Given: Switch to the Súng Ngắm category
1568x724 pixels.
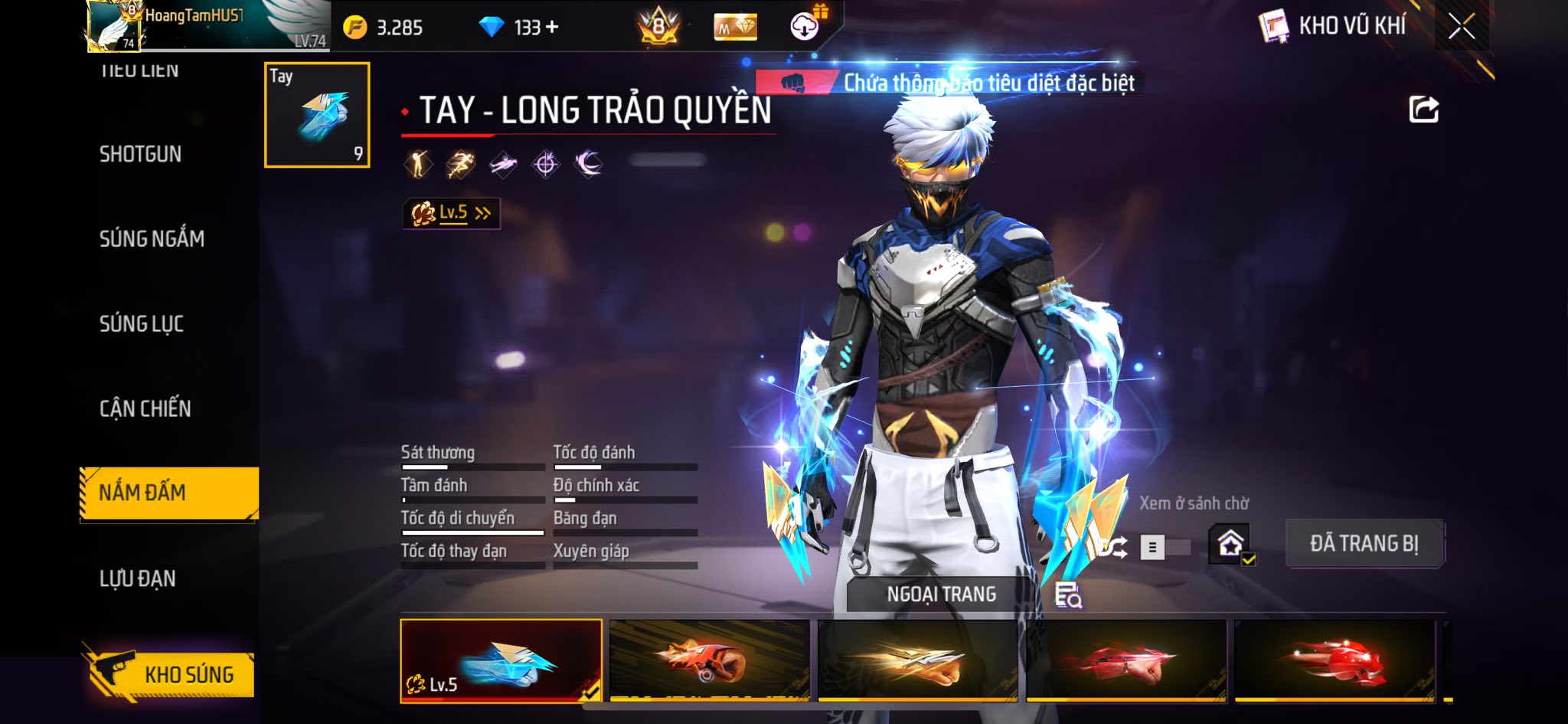Looking at the screenshot, I should click(x=152, y=239).
